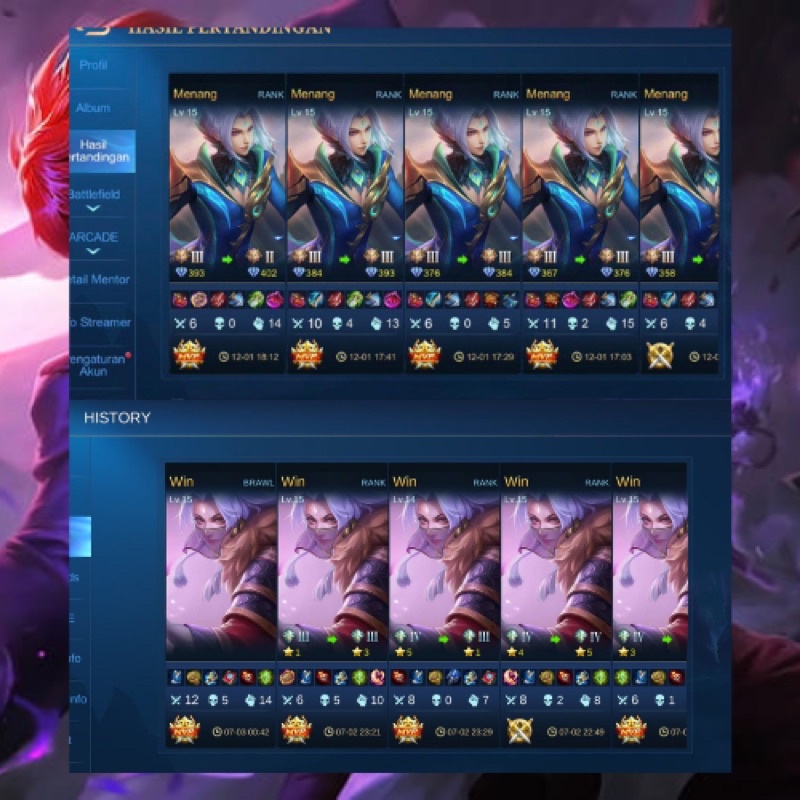Image resolution: width=800 pixels, height=800 pixels.
Task: Open the Menang match dated 12-01 18:12
Action: point(227,220)
